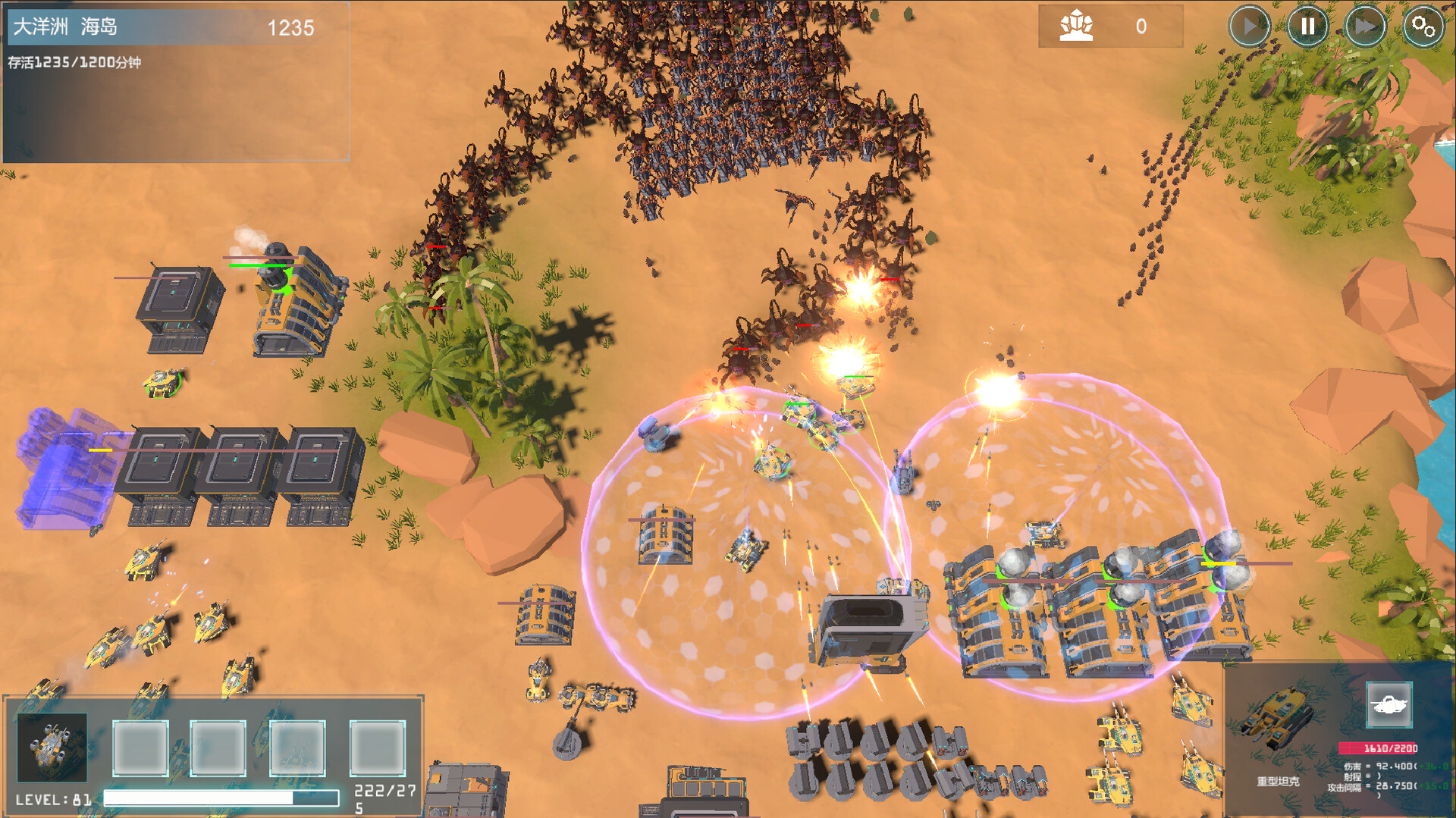The width and height of the screenshot is (1456, 818).
Task: Activate fast-forward game speed icon
Action: pyautogui.click(x=1365, y=27)
